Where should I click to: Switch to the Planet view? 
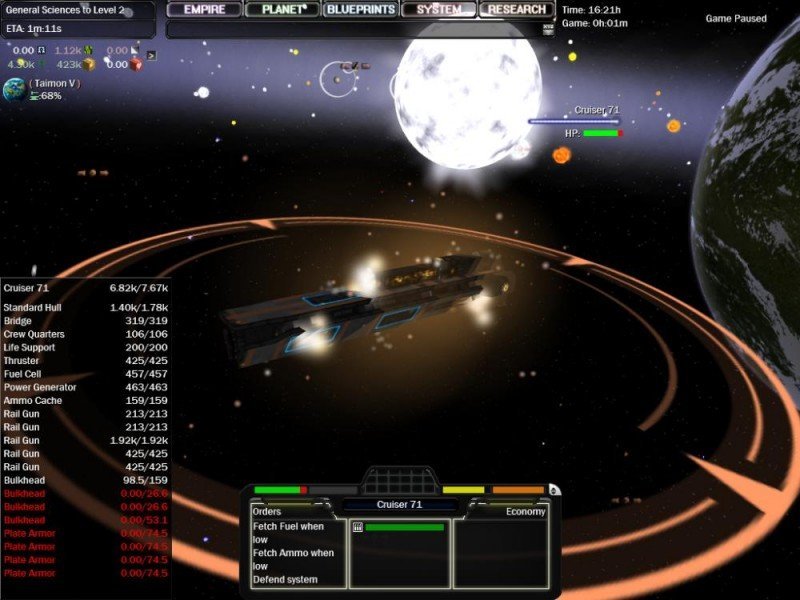[282, 10]
